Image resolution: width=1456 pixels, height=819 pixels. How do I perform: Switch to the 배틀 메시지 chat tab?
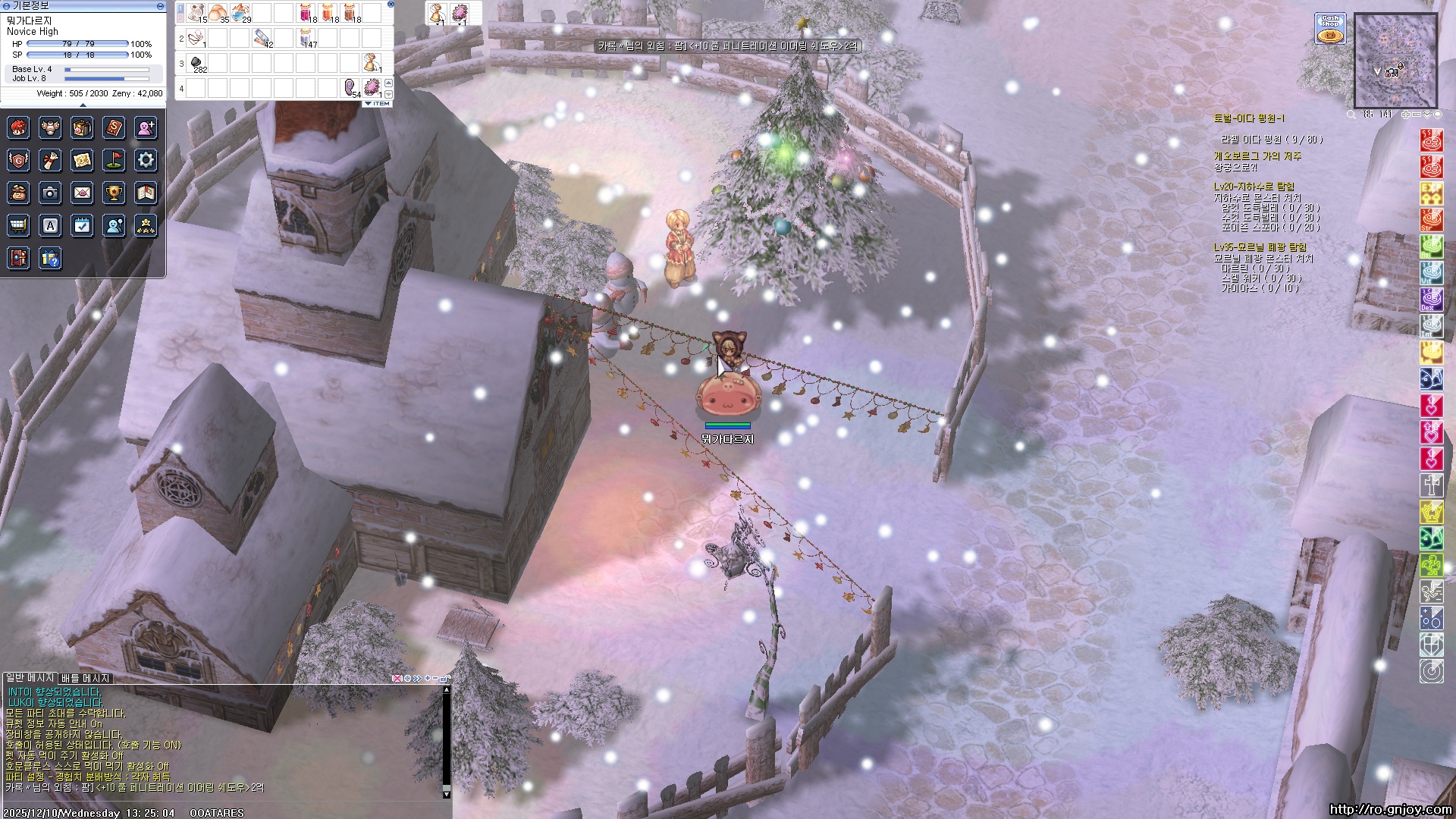86,678
